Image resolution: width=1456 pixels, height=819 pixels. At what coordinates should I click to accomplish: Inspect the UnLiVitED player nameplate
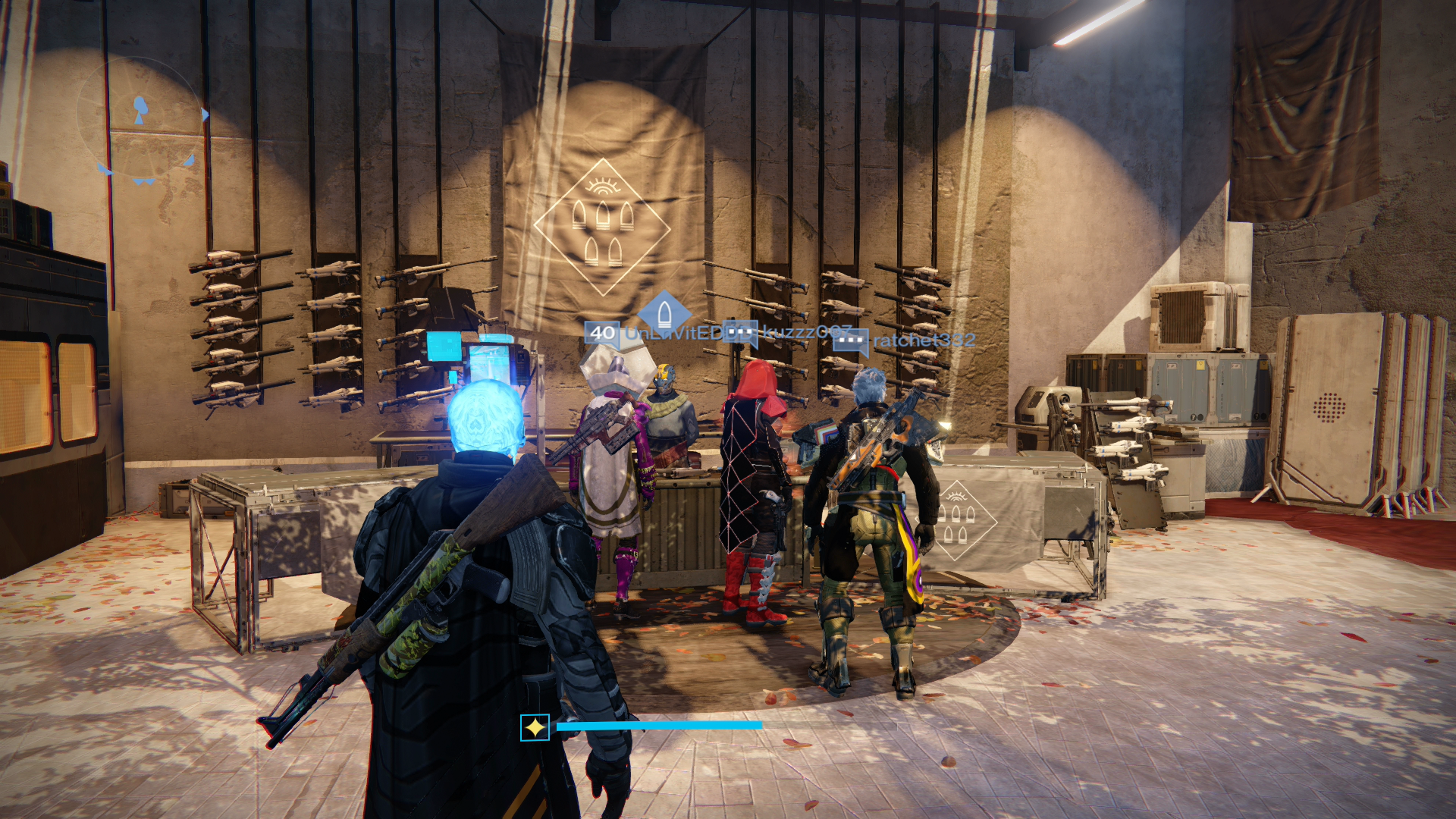(x=672, y=334)
